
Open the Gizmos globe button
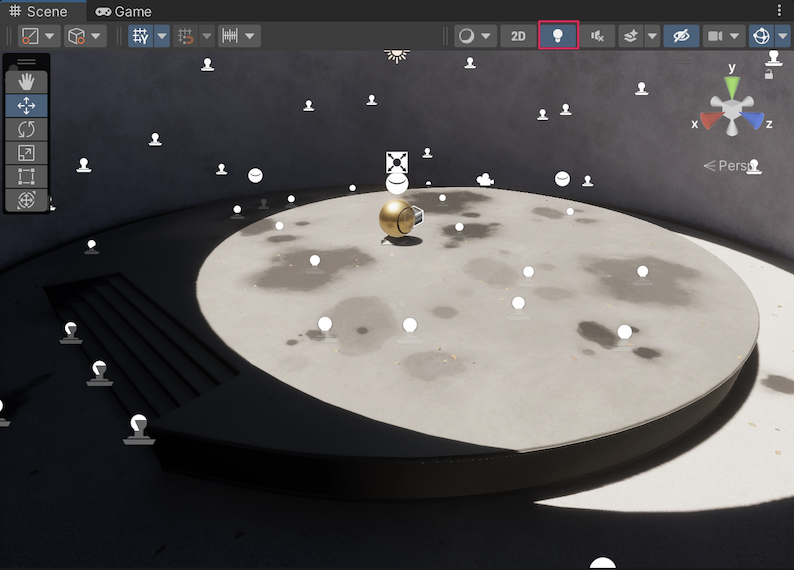click(761, 36)
